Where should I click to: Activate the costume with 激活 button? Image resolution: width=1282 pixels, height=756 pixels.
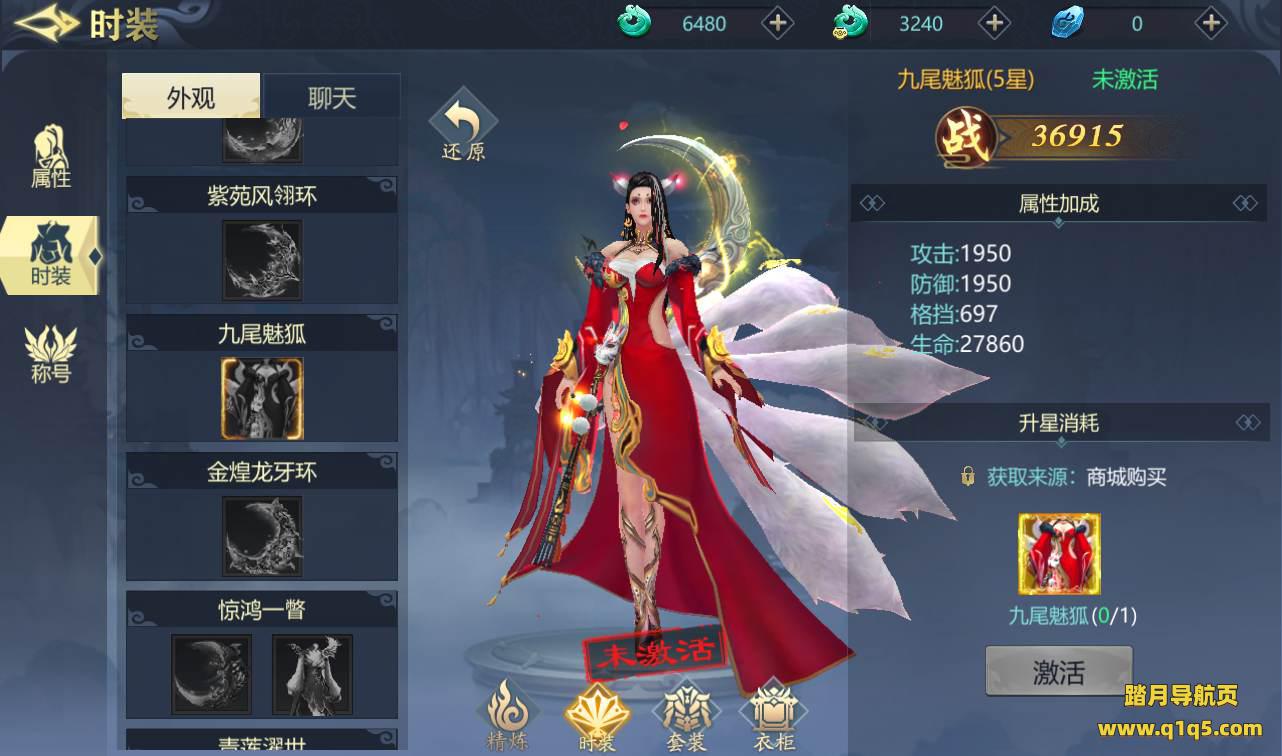pyautogui.click(x=1058, y=671)
